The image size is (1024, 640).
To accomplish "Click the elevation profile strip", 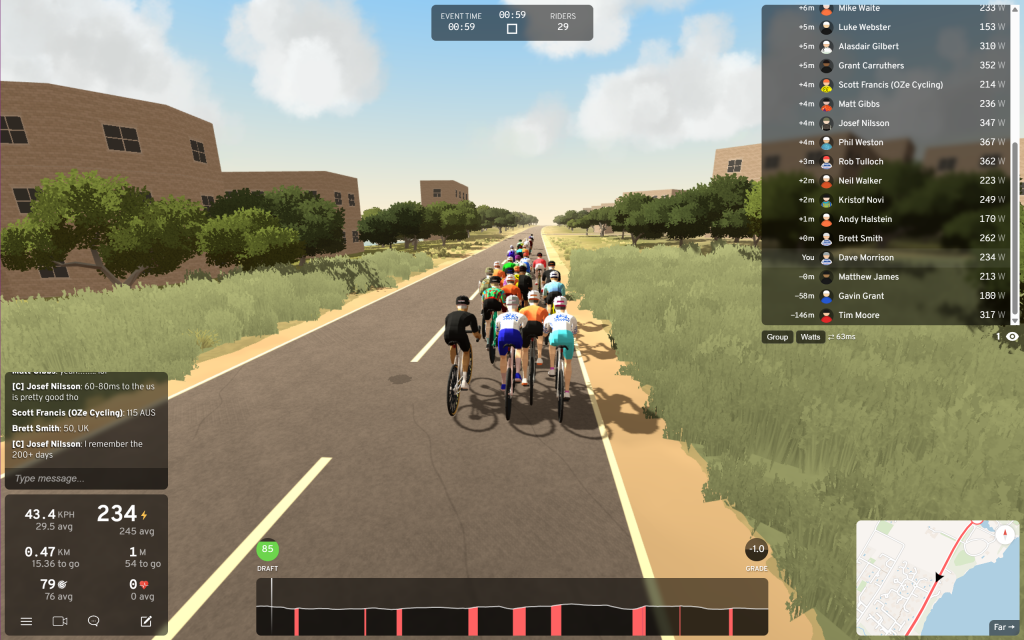I will click(x=512, y=607).
